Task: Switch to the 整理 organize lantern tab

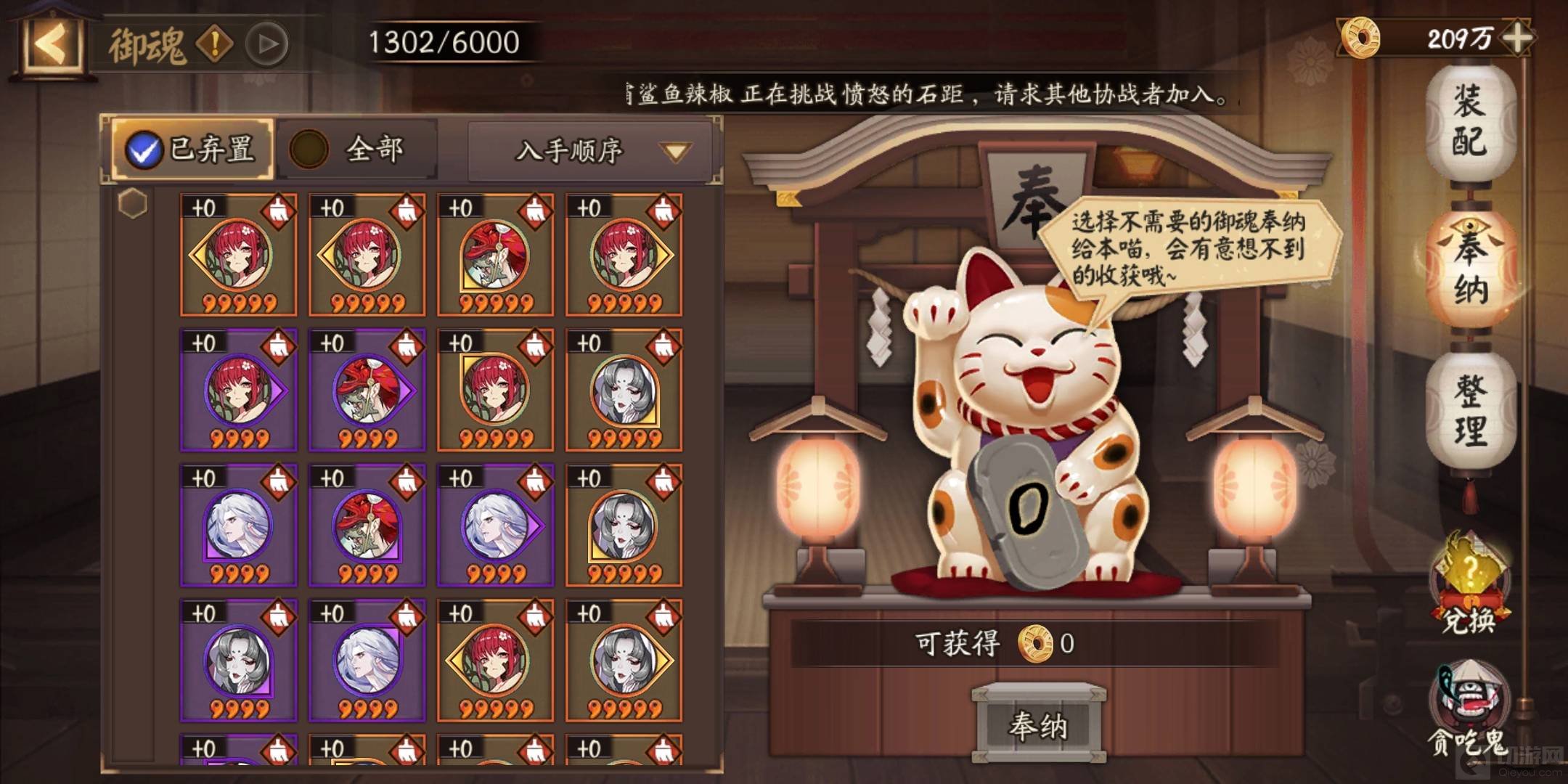Action: point(1471,411)
